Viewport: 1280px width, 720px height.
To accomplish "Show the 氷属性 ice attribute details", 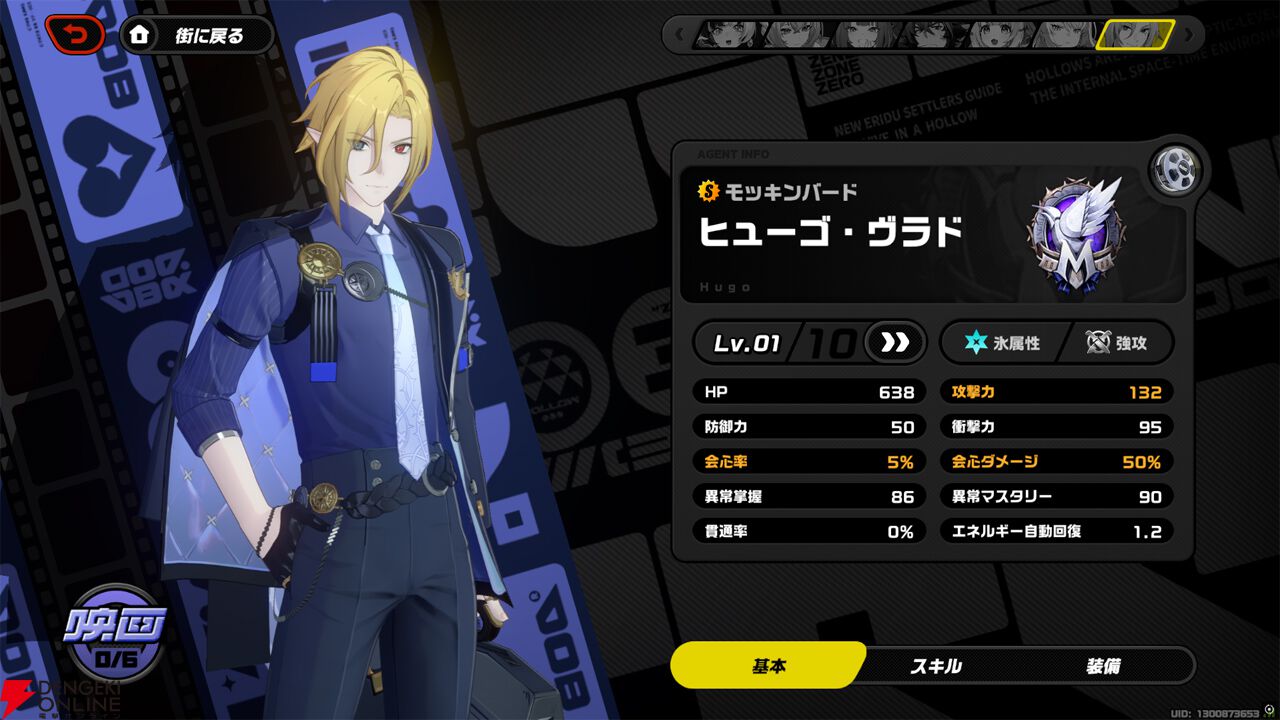I will pyautogui.click(x=1002, y=343).
